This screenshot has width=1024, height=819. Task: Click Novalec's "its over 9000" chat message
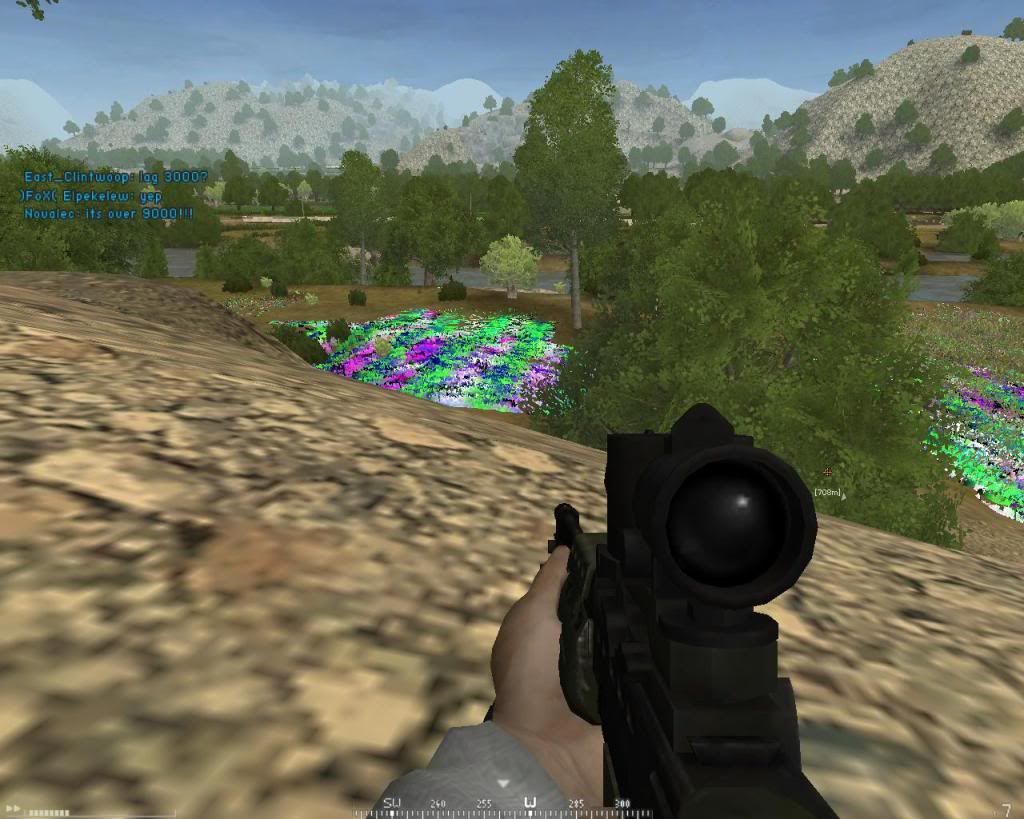pyautogui.click(x=109, y=214)
